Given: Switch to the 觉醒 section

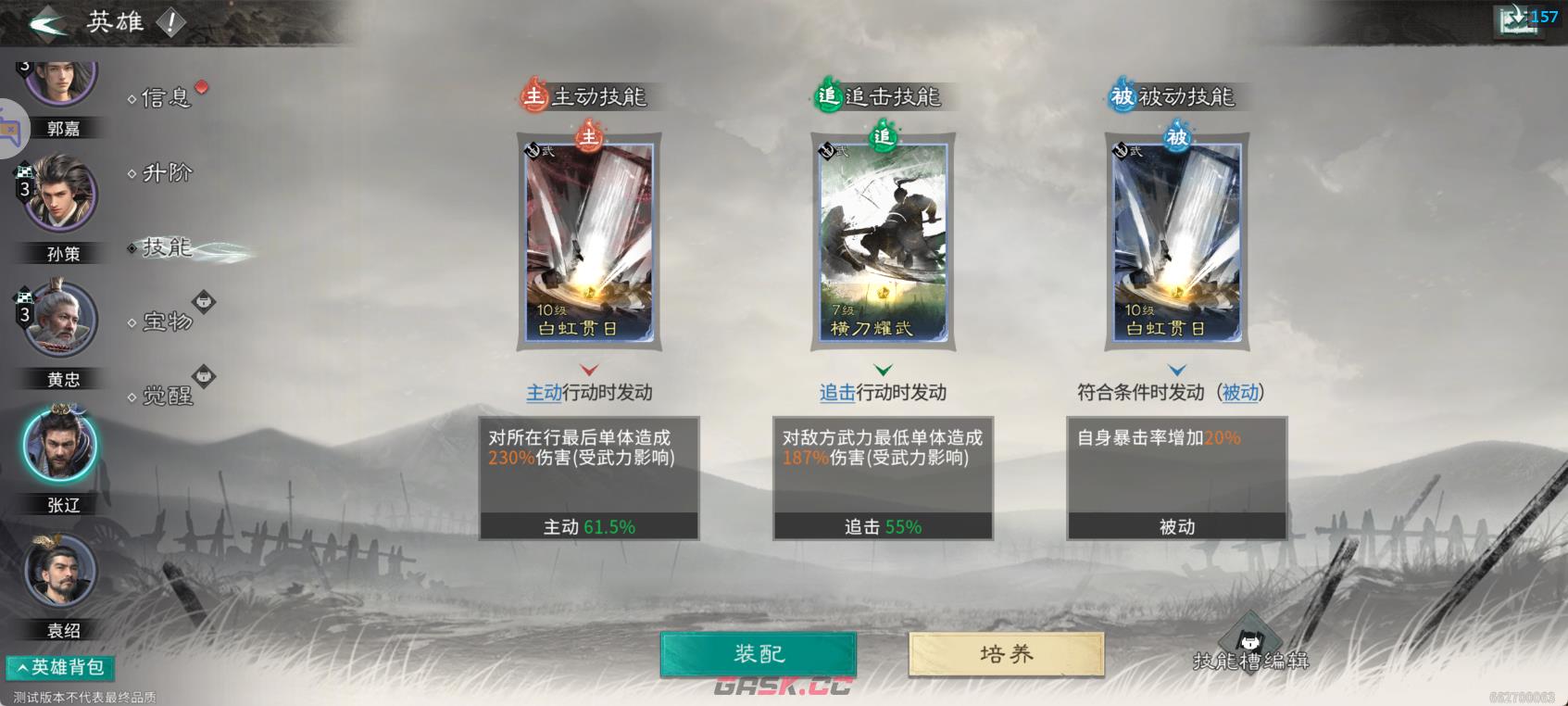Looking at the screenshot, I should 167,397.
